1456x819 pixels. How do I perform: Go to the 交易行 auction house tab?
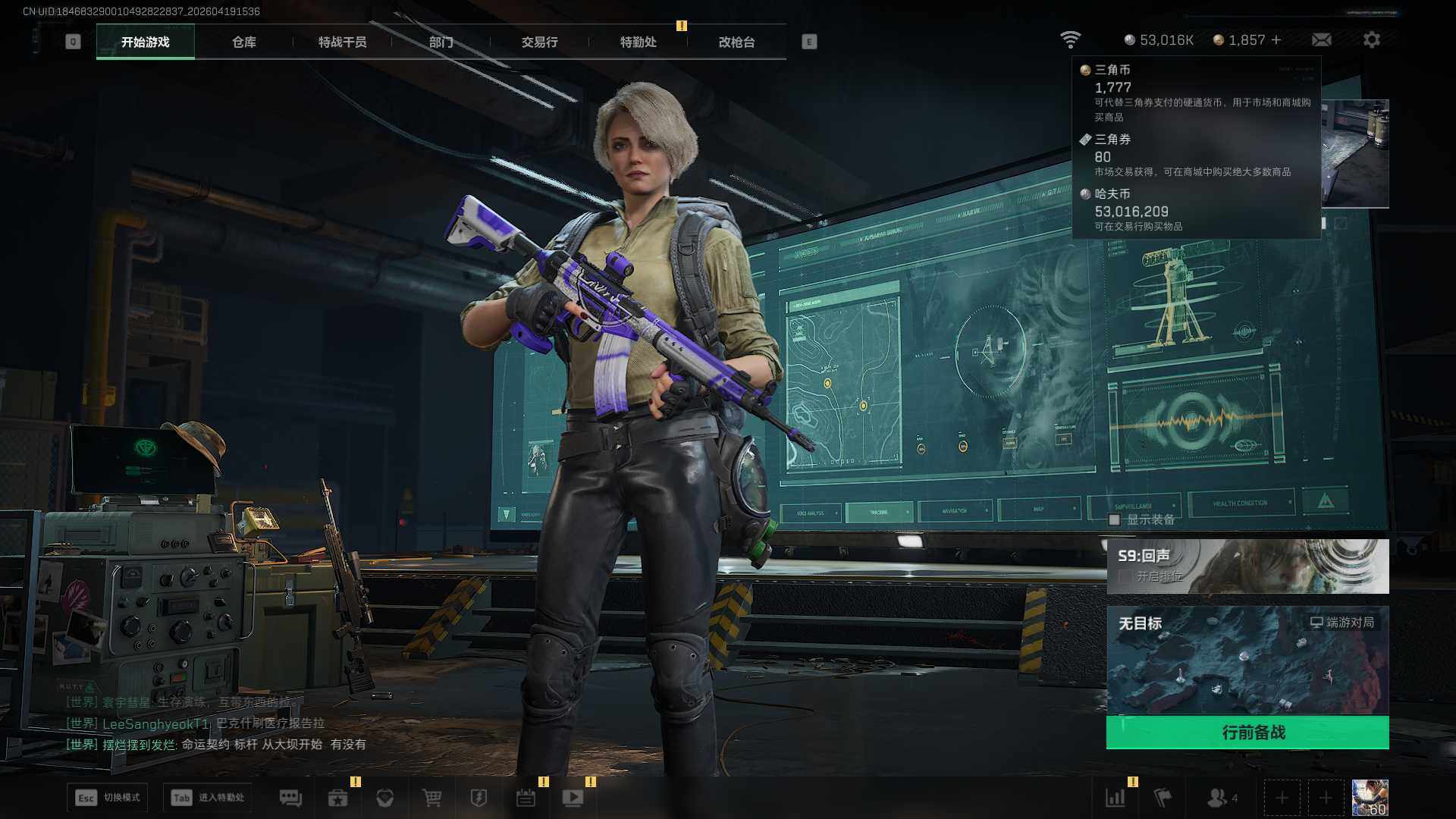539,42
